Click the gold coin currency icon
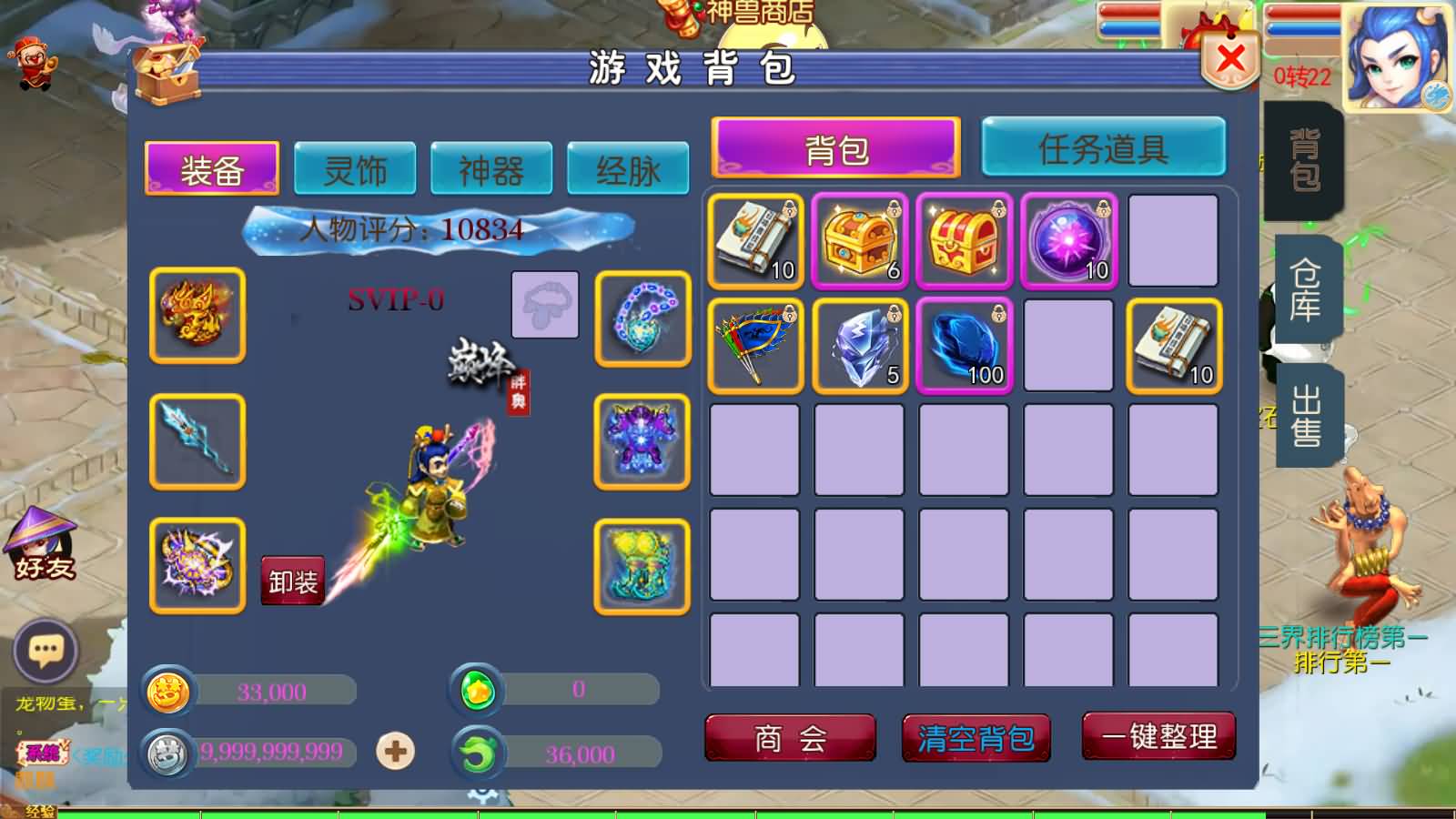 [x=168, y=692]
